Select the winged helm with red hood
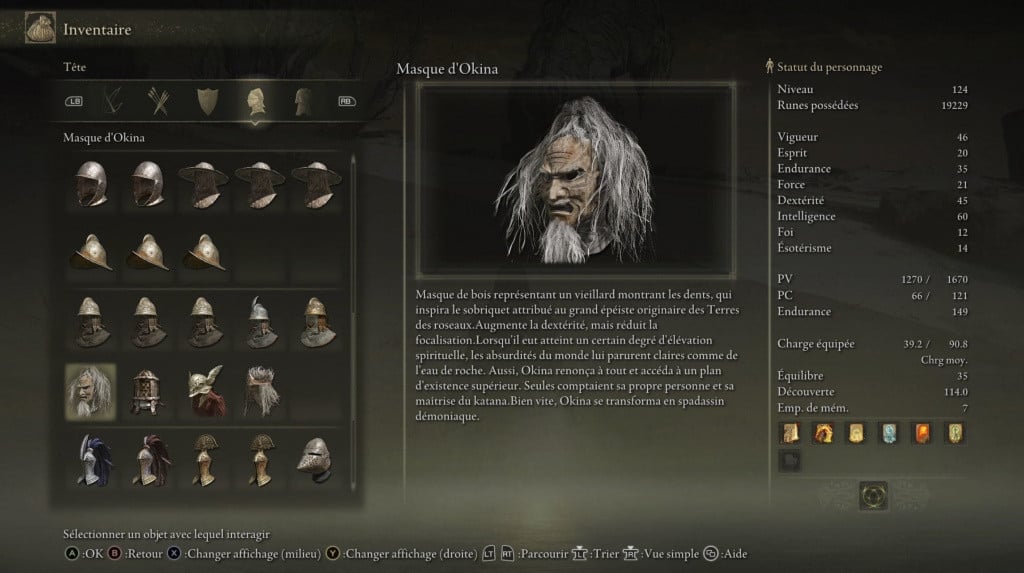Viewport: 1024px width, 573px height. click(x=203, y=390)
